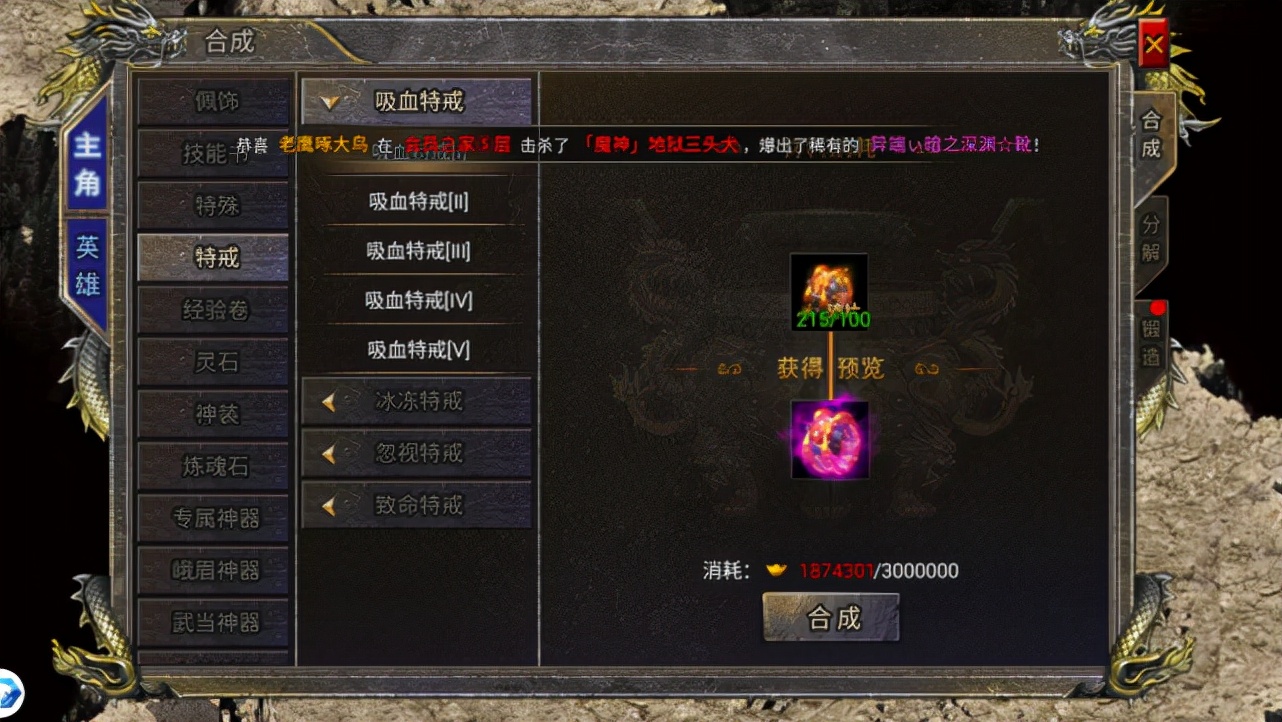The image size is (1282, 722).
Task: Collapse the 吸血特戒 group header
Action: [x=417, y=101]
